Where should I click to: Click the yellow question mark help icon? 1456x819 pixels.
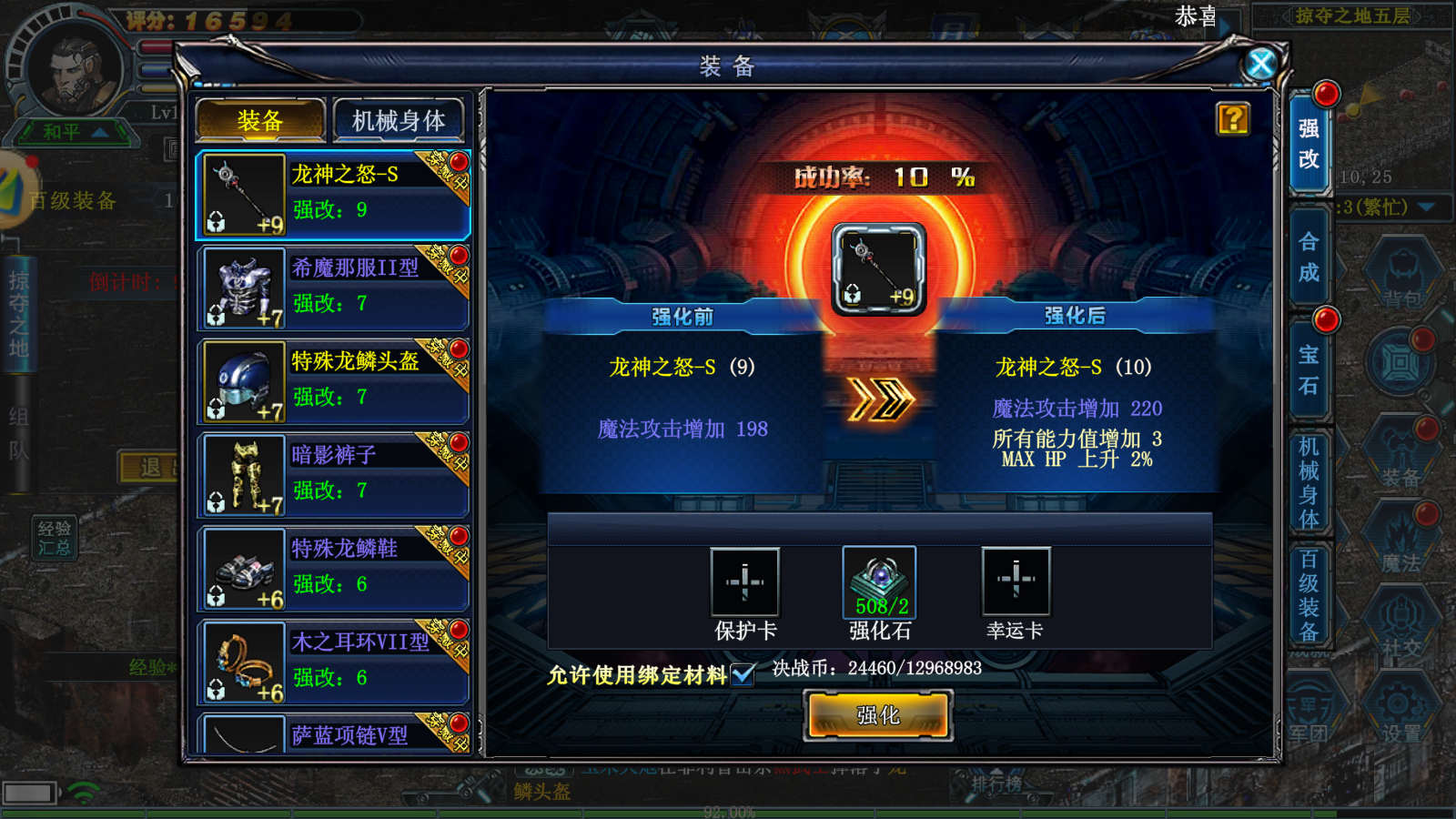[1233, 118]
